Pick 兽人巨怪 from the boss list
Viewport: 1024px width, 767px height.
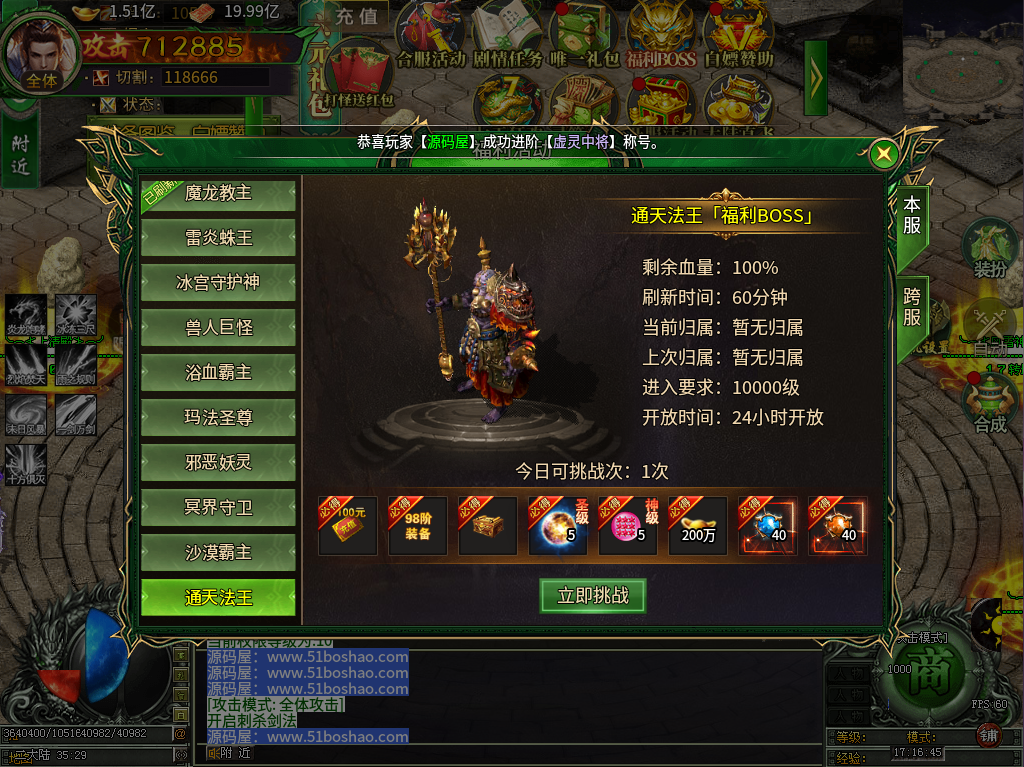[218, 328]
